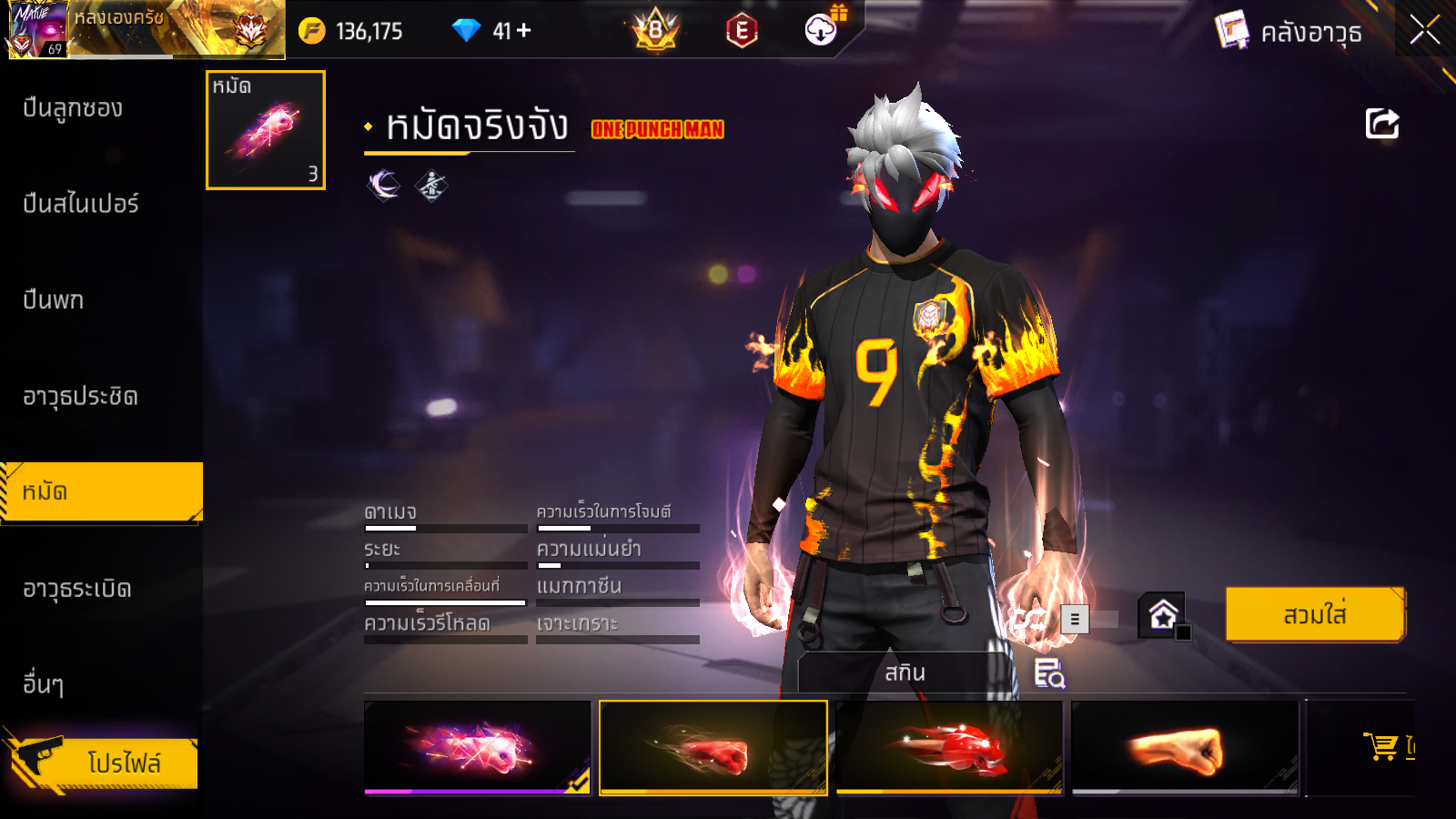Pick the red boxing fist skin
Viewport: 1456px width, 819px height.
click(713, 747)
